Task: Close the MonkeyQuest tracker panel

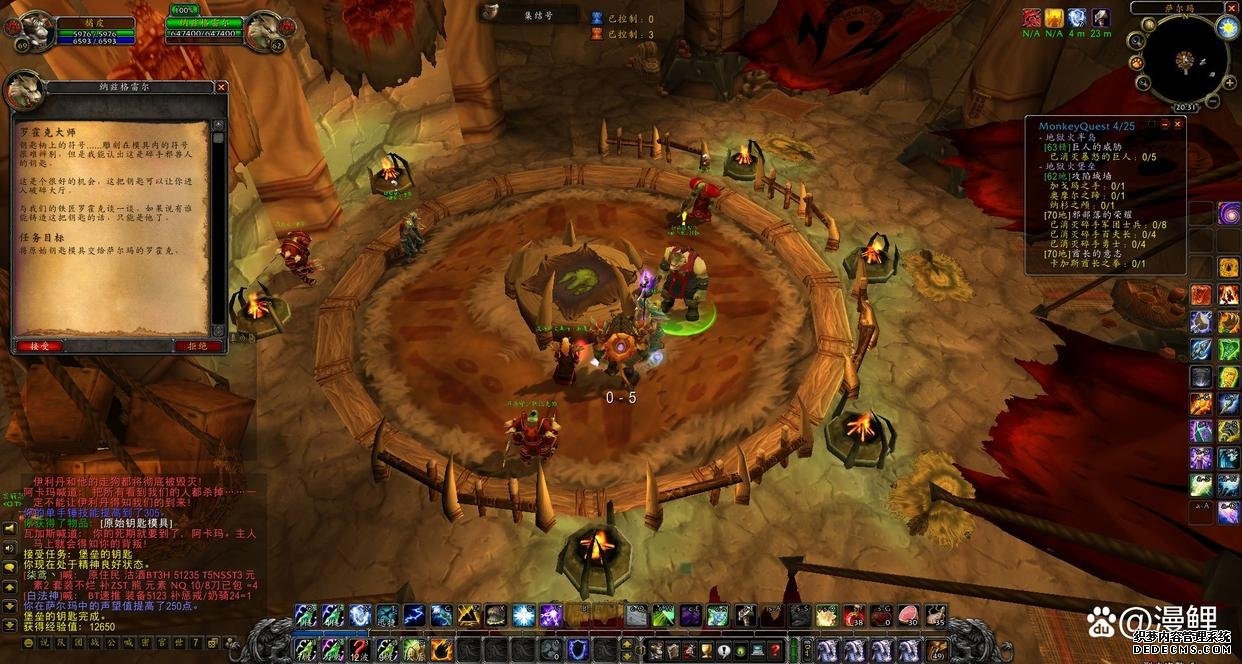Action: (x=1178, y=125)
